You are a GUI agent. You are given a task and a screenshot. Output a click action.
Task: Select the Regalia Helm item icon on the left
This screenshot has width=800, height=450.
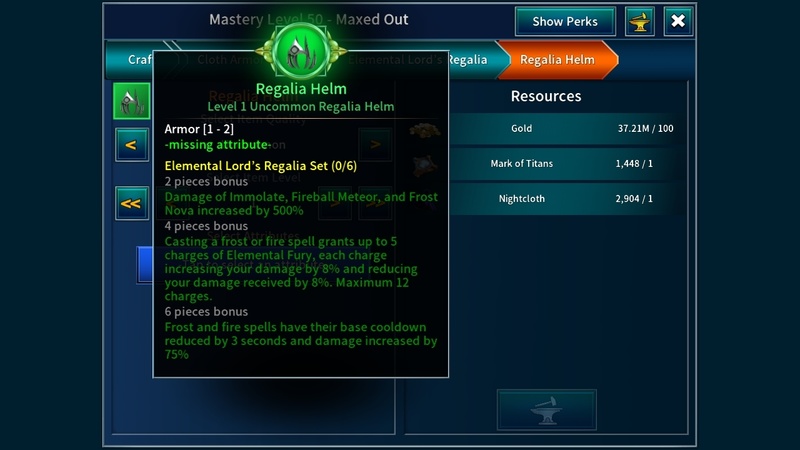[131, 100]
